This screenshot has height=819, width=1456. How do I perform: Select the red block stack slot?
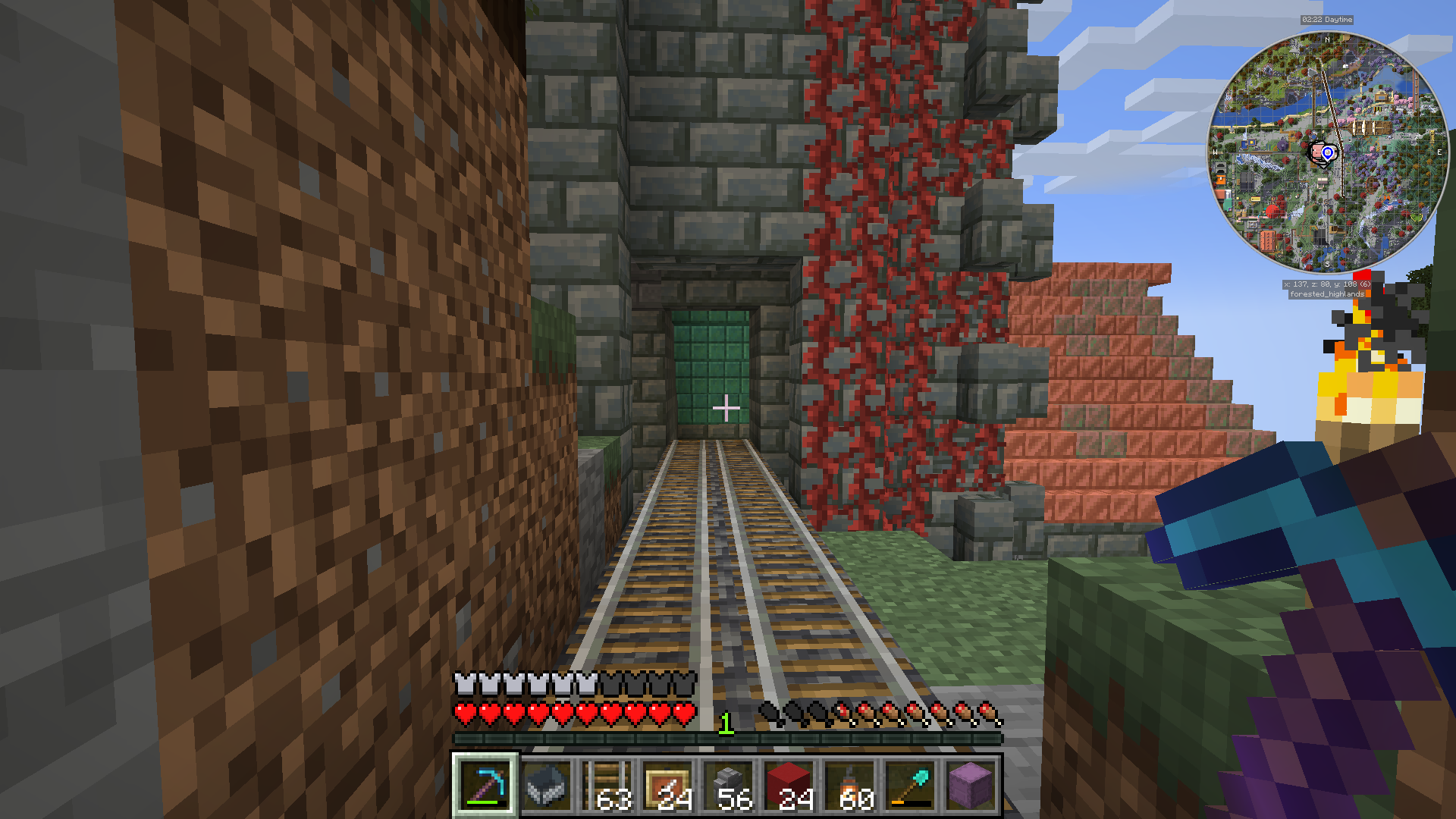789,785
